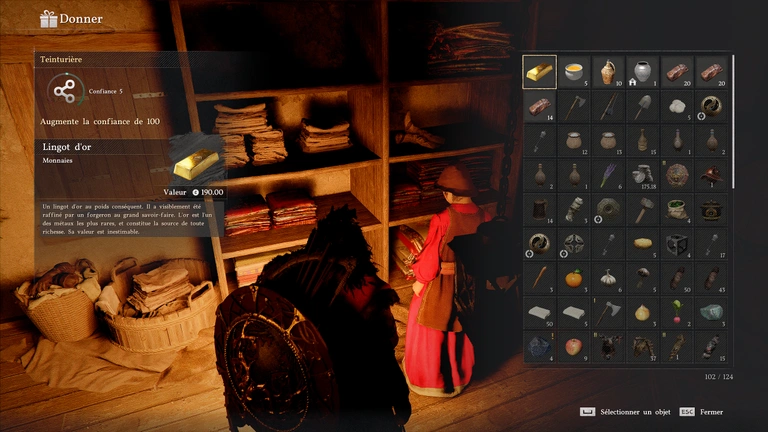The image size is (768, 432).
Task: Choose the bowl of yellow soup
Action: click(x=574, y=72)
